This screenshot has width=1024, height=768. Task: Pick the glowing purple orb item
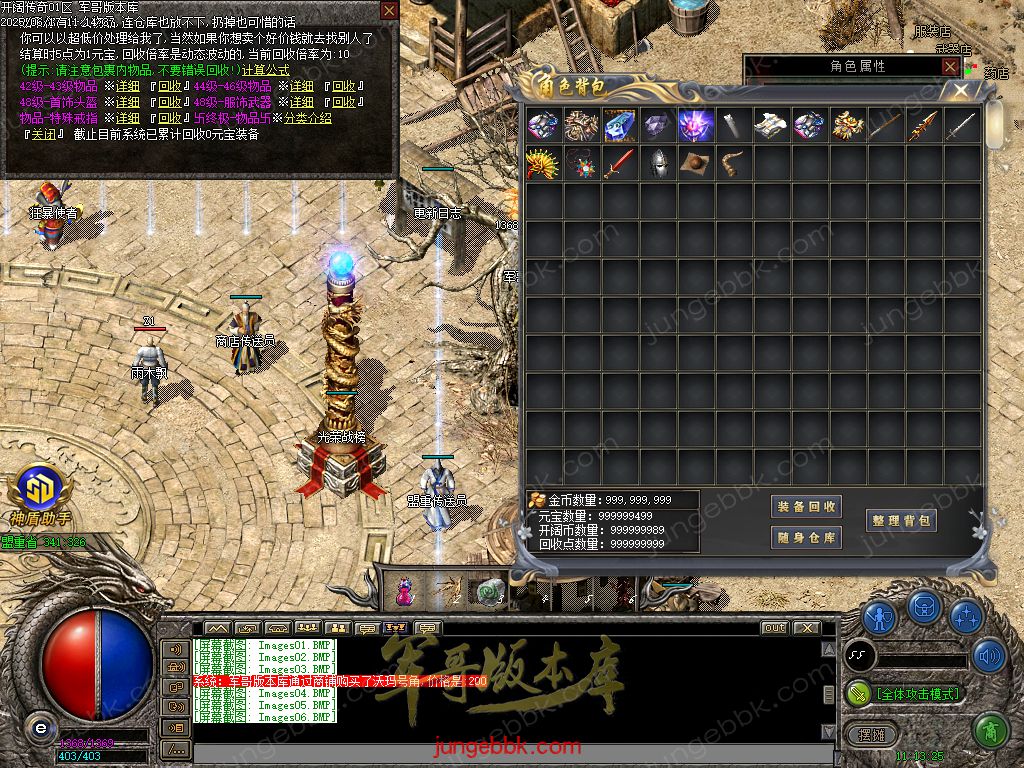pos(695,125)
